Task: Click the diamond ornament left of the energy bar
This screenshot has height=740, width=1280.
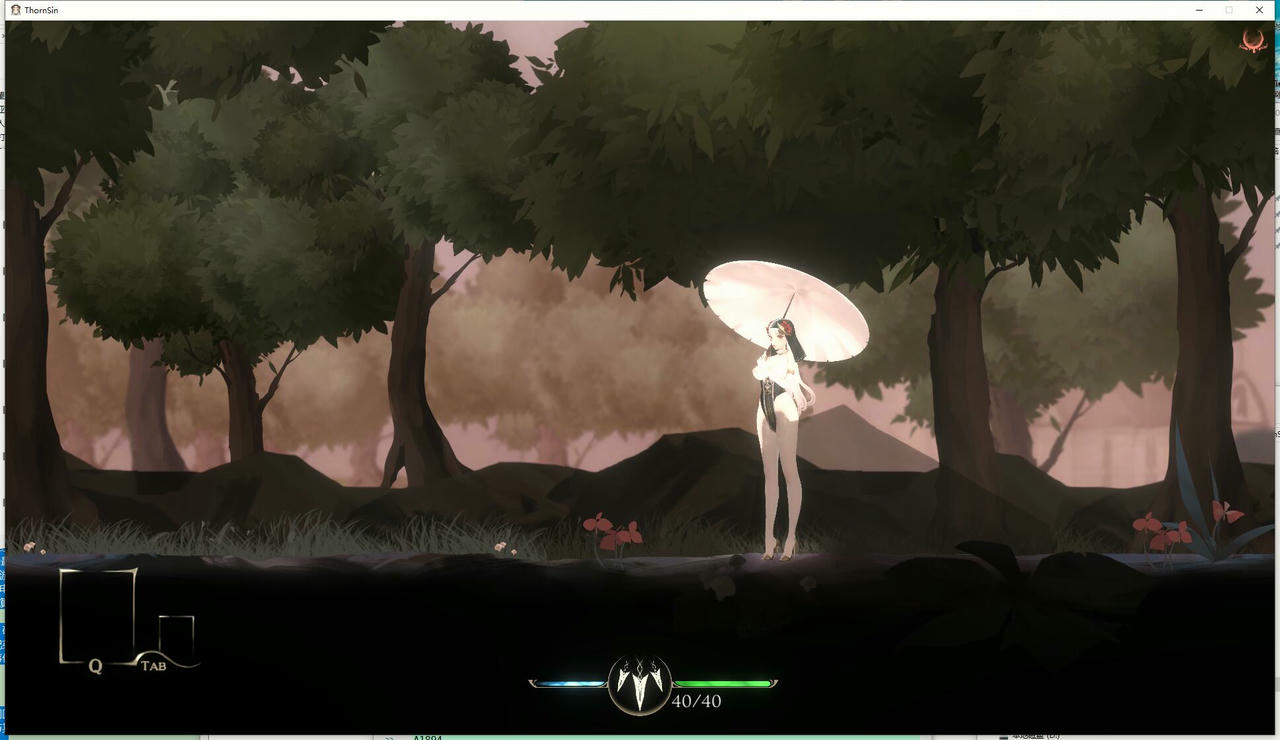Action: tap(532, 682)
